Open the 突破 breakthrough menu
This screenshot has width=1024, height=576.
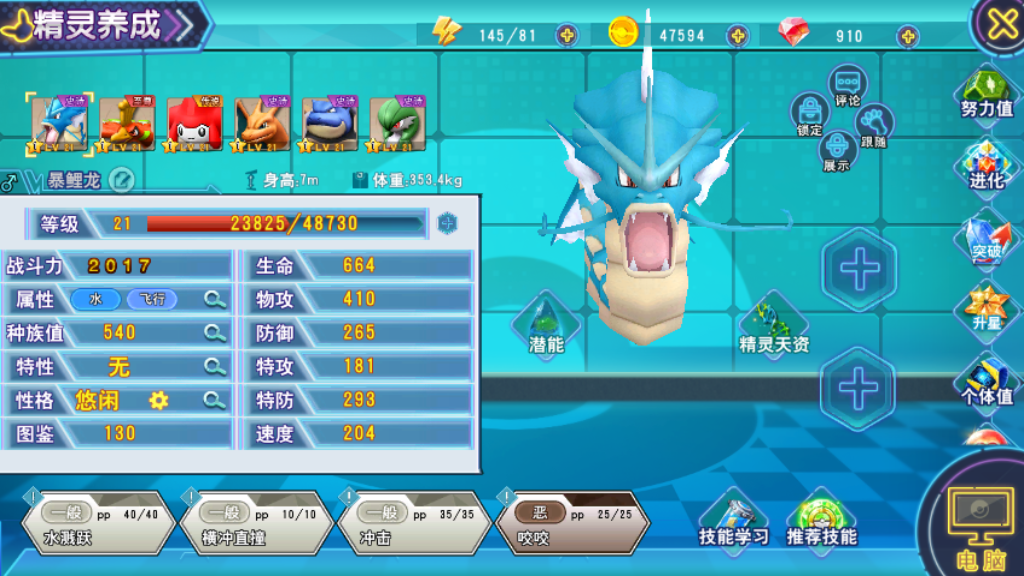986,238
